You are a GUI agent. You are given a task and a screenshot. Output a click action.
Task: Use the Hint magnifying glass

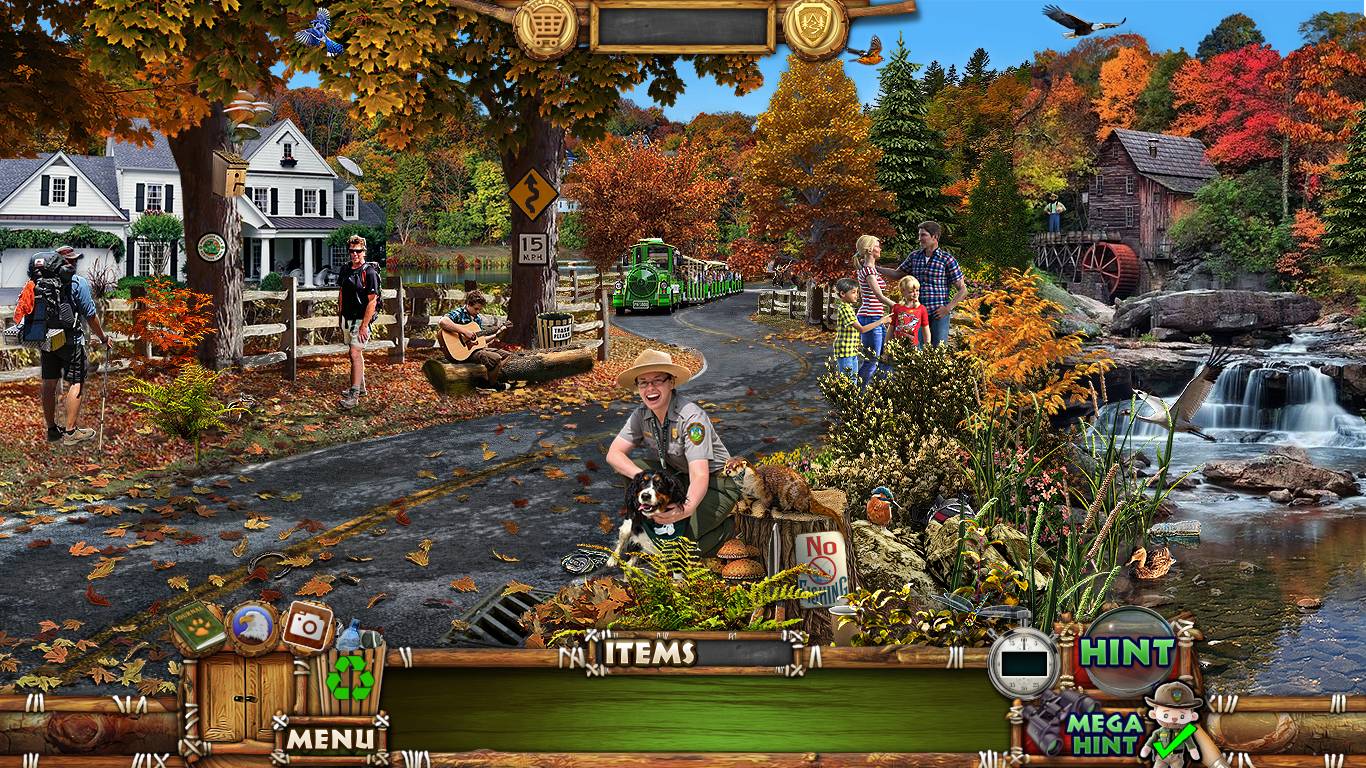(x=1127, y=653)
